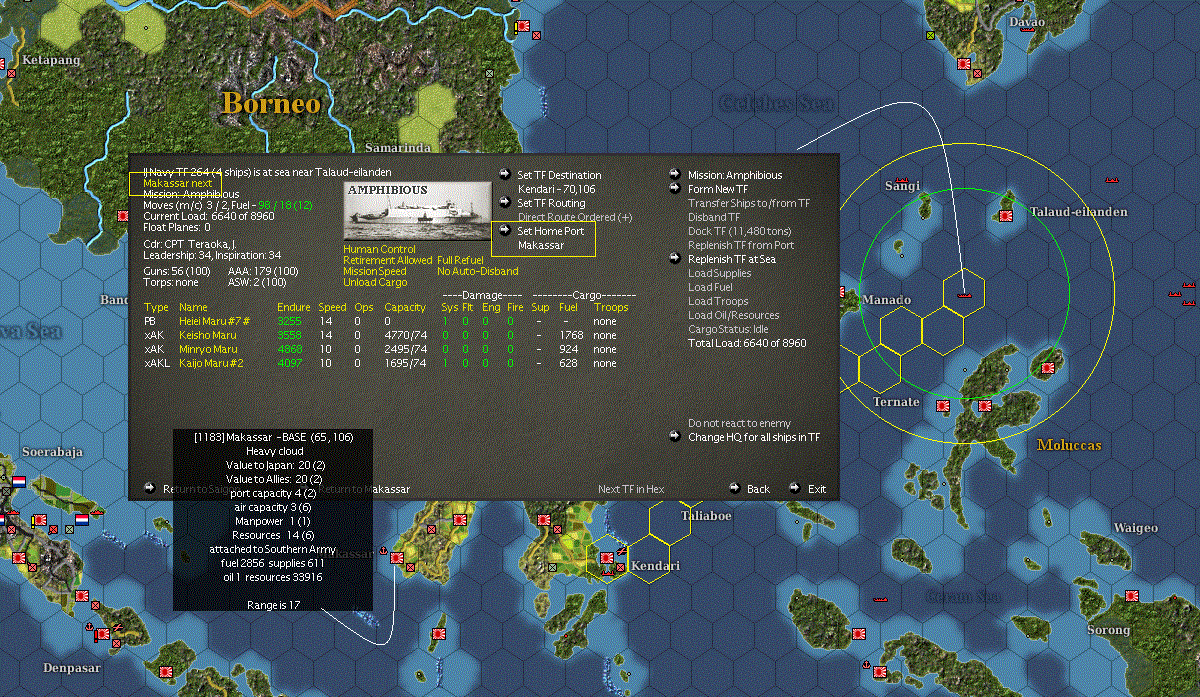Choose Set TF Destination
The image size is (1200, 697).
tap(559, 175)
